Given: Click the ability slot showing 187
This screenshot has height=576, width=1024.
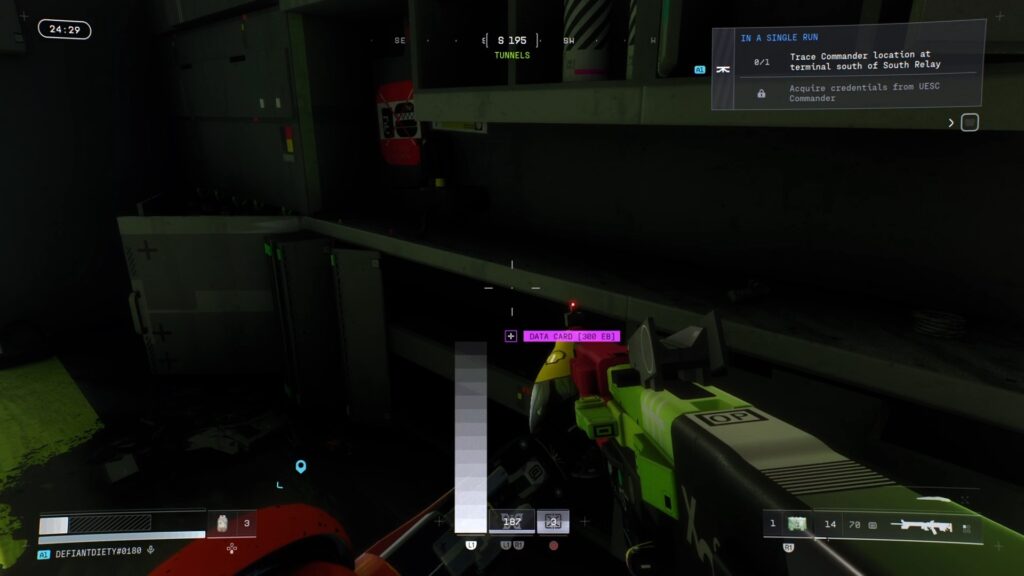Looking at the screenshot, I should [x=512, y=521].
